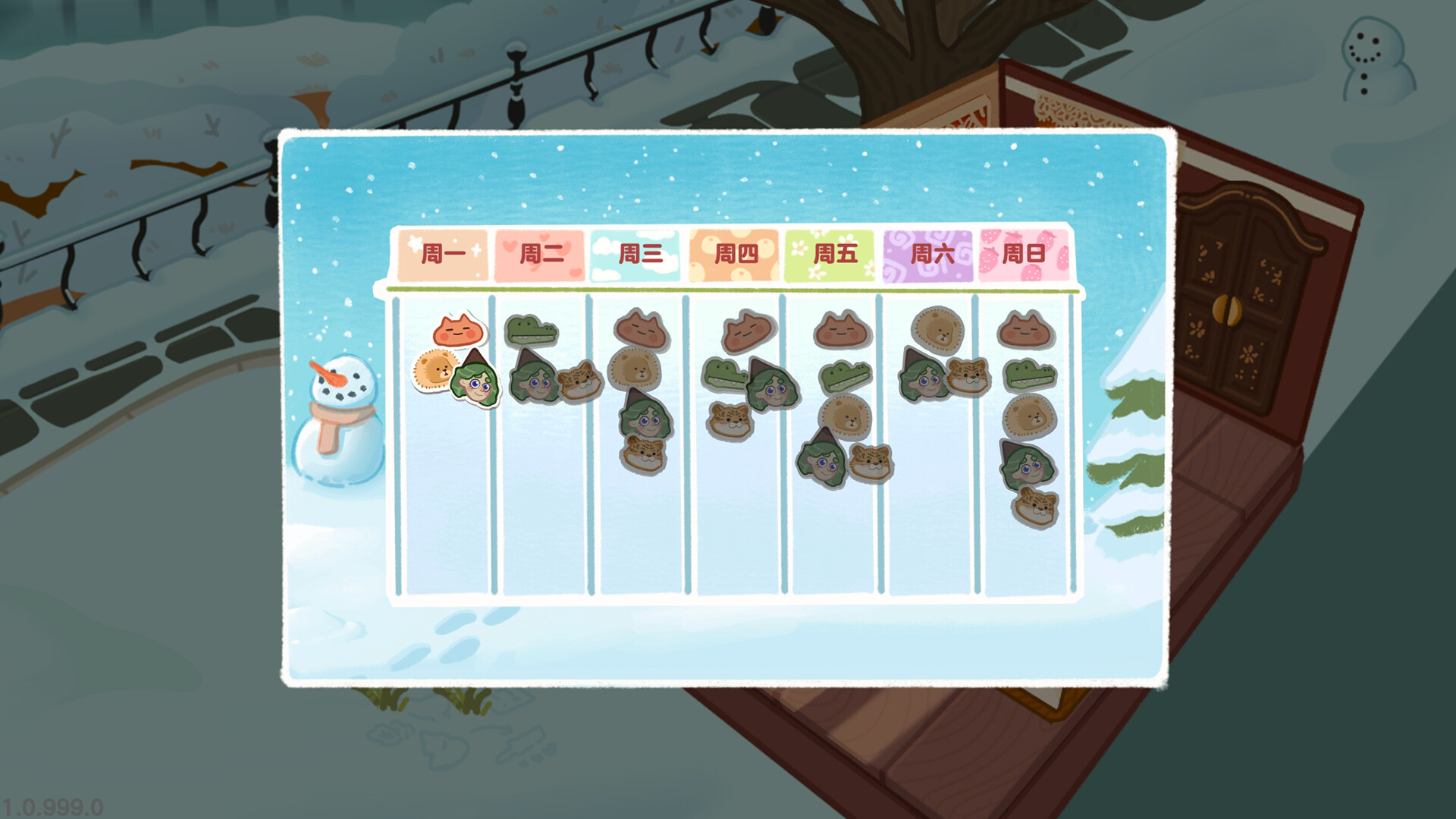Click the 周四 orange header
The image size is (1456, 819).
tap(734, 254)
